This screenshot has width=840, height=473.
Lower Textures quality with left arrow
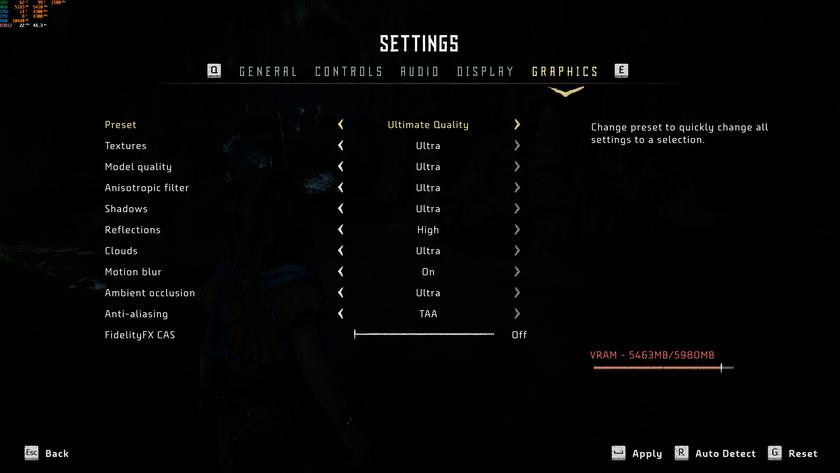tap(341, 146)
